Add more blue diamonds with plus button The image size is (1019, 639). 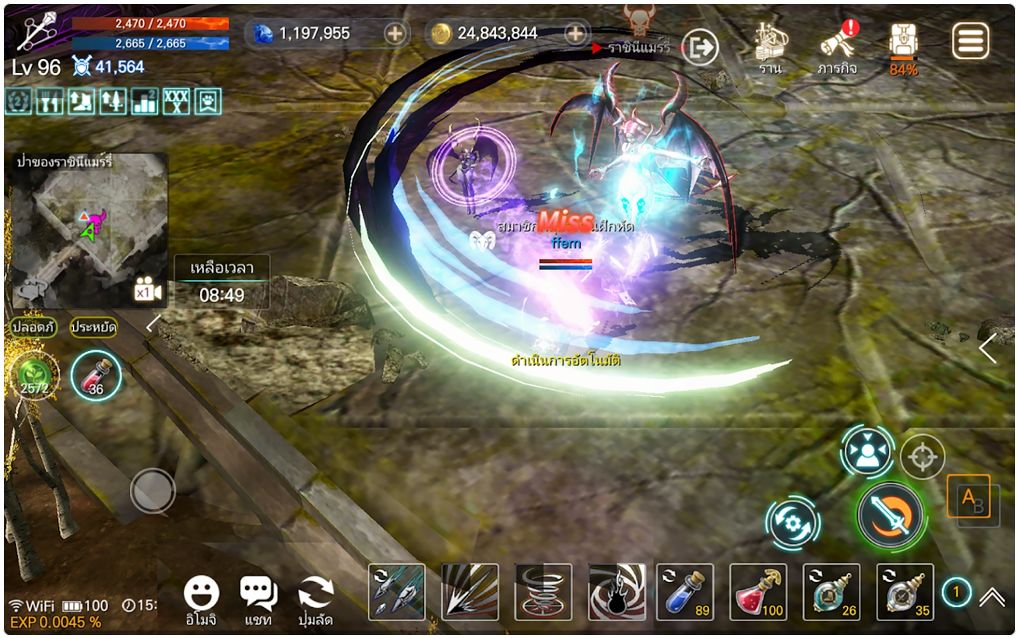tap(396, 33)
